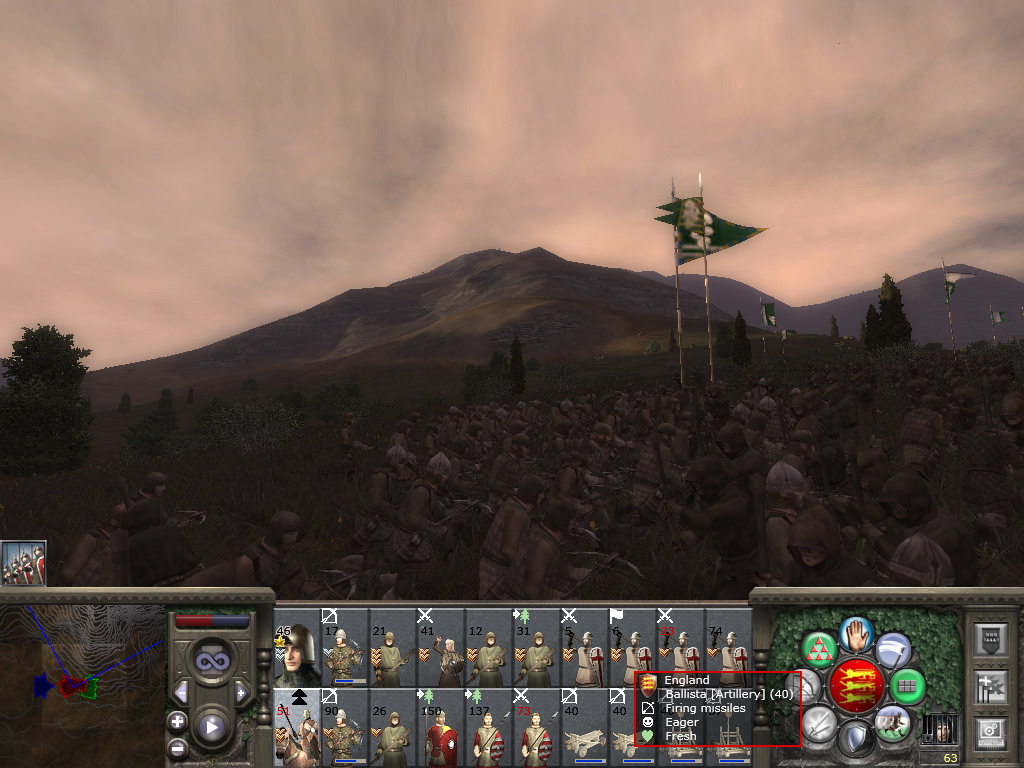The height and width of the screenshot is (768, 1024).
Task: Zoom out the minimap with the minus button
Action: point(177,747)
